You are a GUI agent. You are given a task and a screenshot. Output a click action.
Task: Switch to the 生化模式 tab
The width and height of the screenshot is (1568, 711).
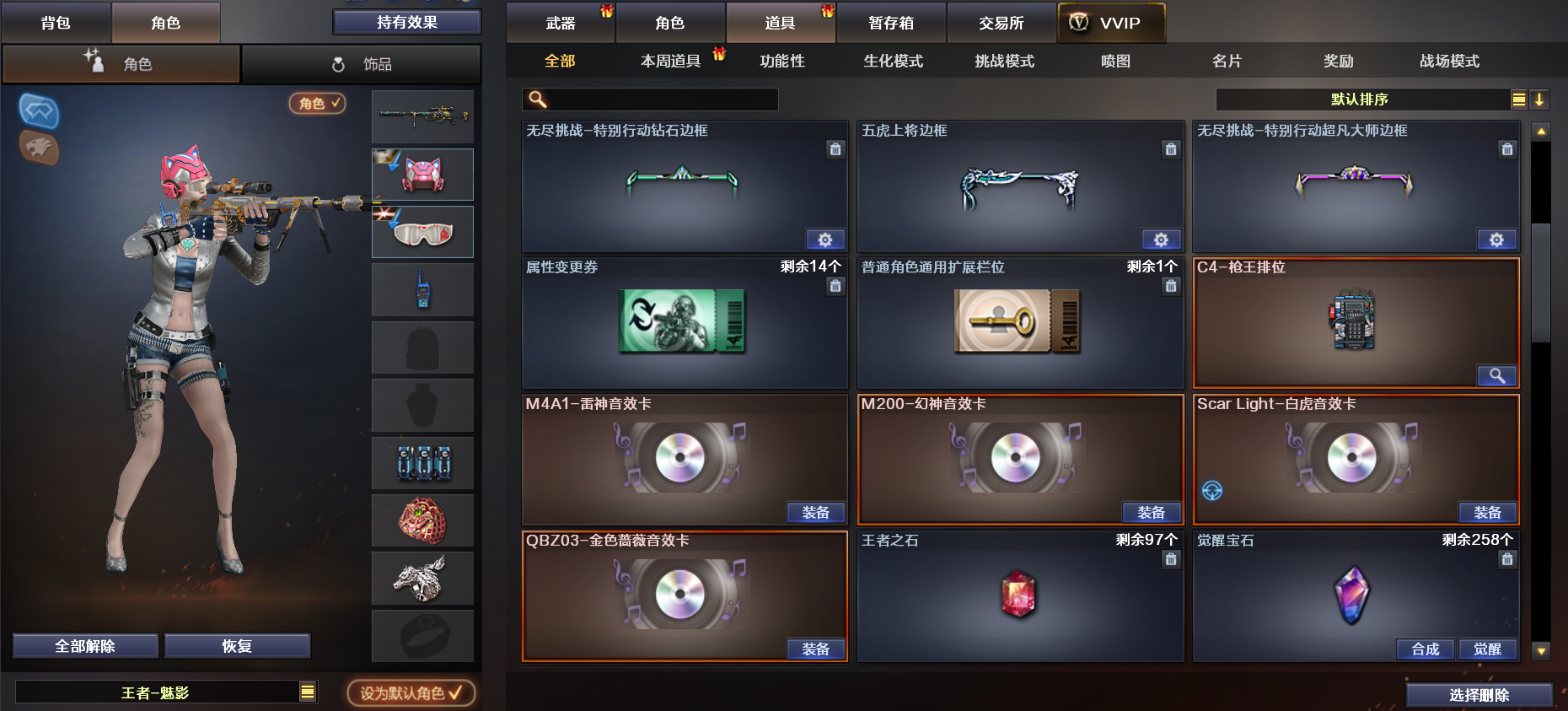pos(891,61)
